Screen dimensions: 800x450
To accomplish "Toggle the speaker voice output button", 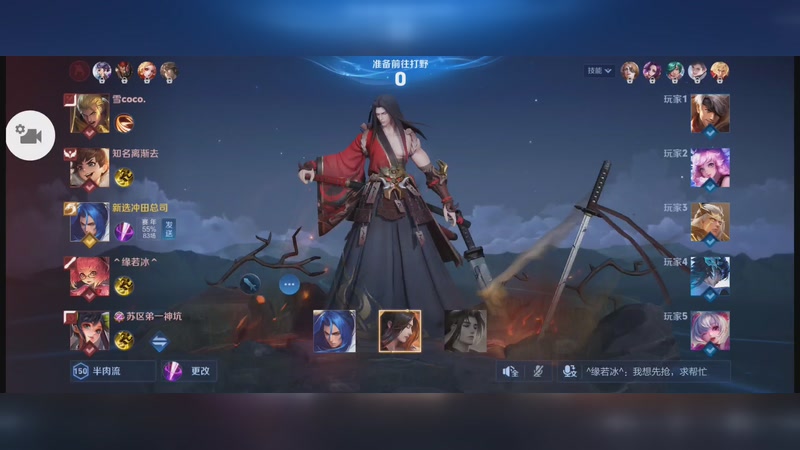I will 510,371.
